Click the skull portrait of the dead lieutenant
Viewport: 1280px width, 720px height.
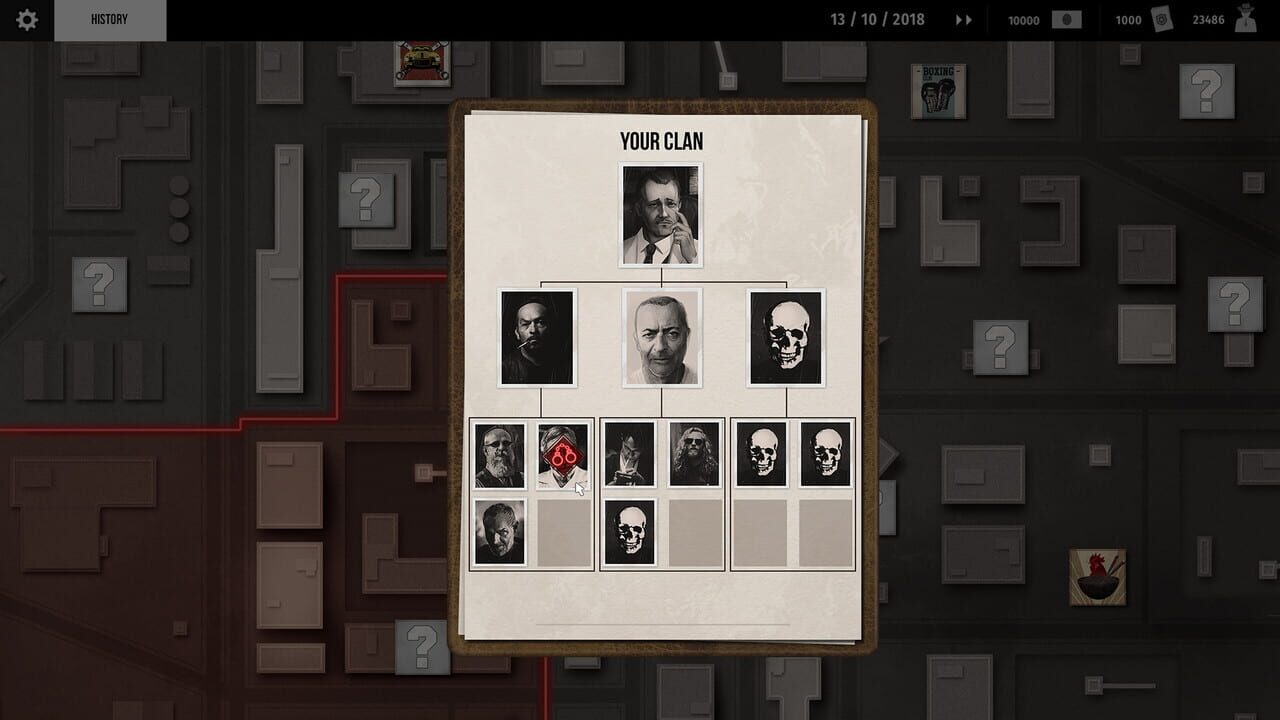(787, 336)
